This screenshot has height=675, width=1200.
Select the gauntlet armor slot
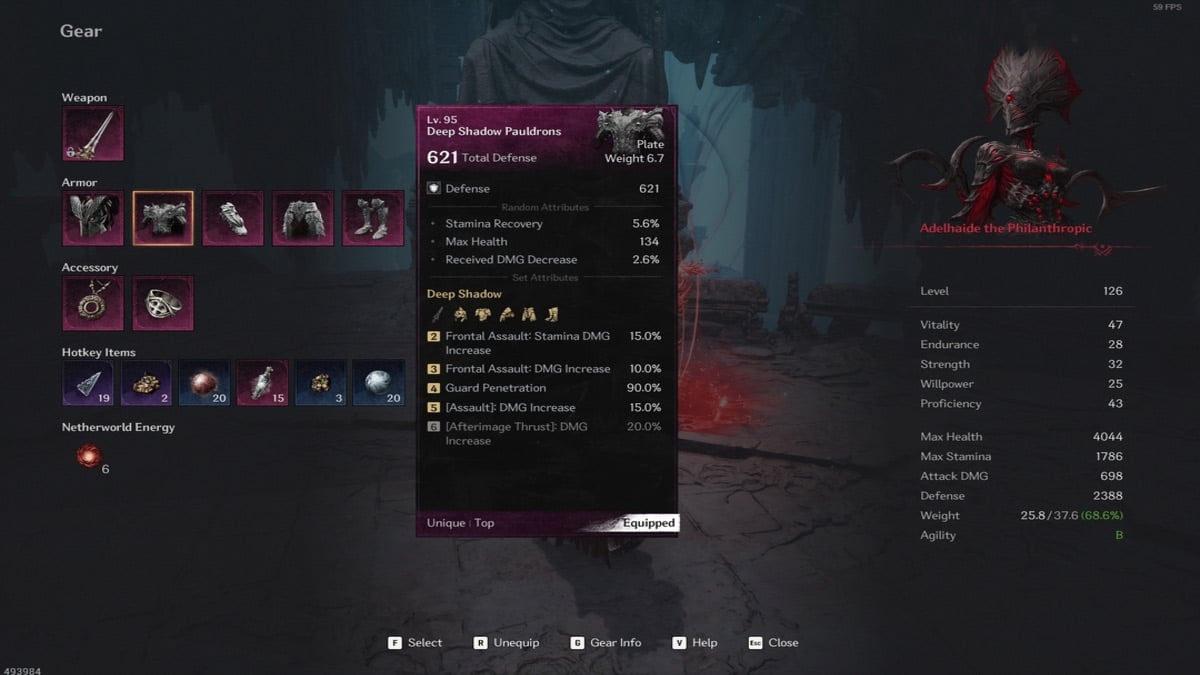coord(233,218)
